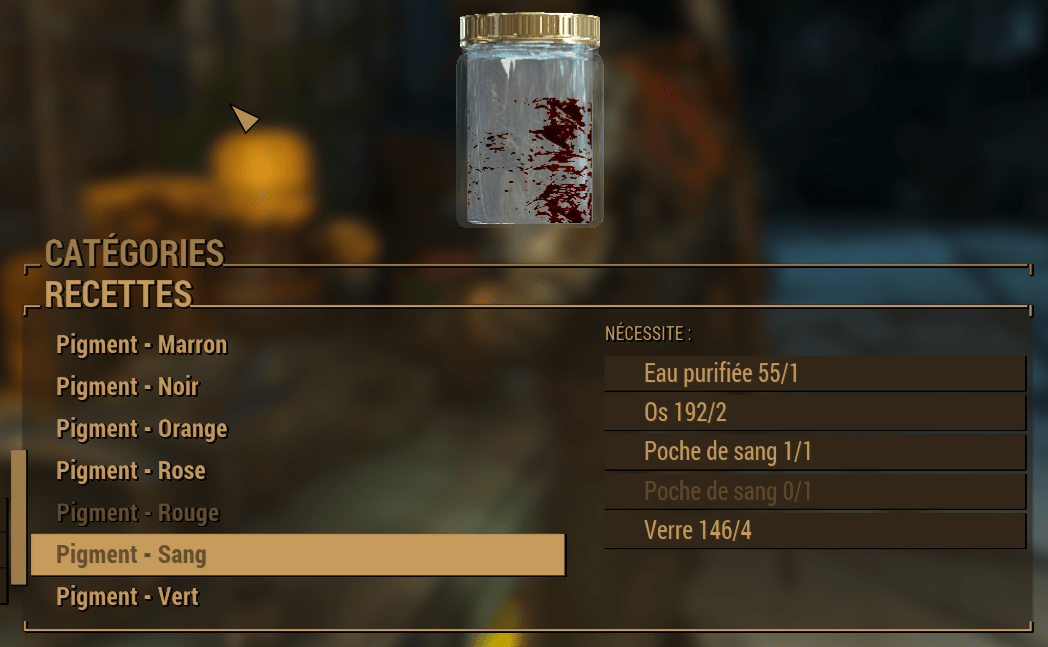Click the Poche de sang 1/1 ingredient

point(815,452)
